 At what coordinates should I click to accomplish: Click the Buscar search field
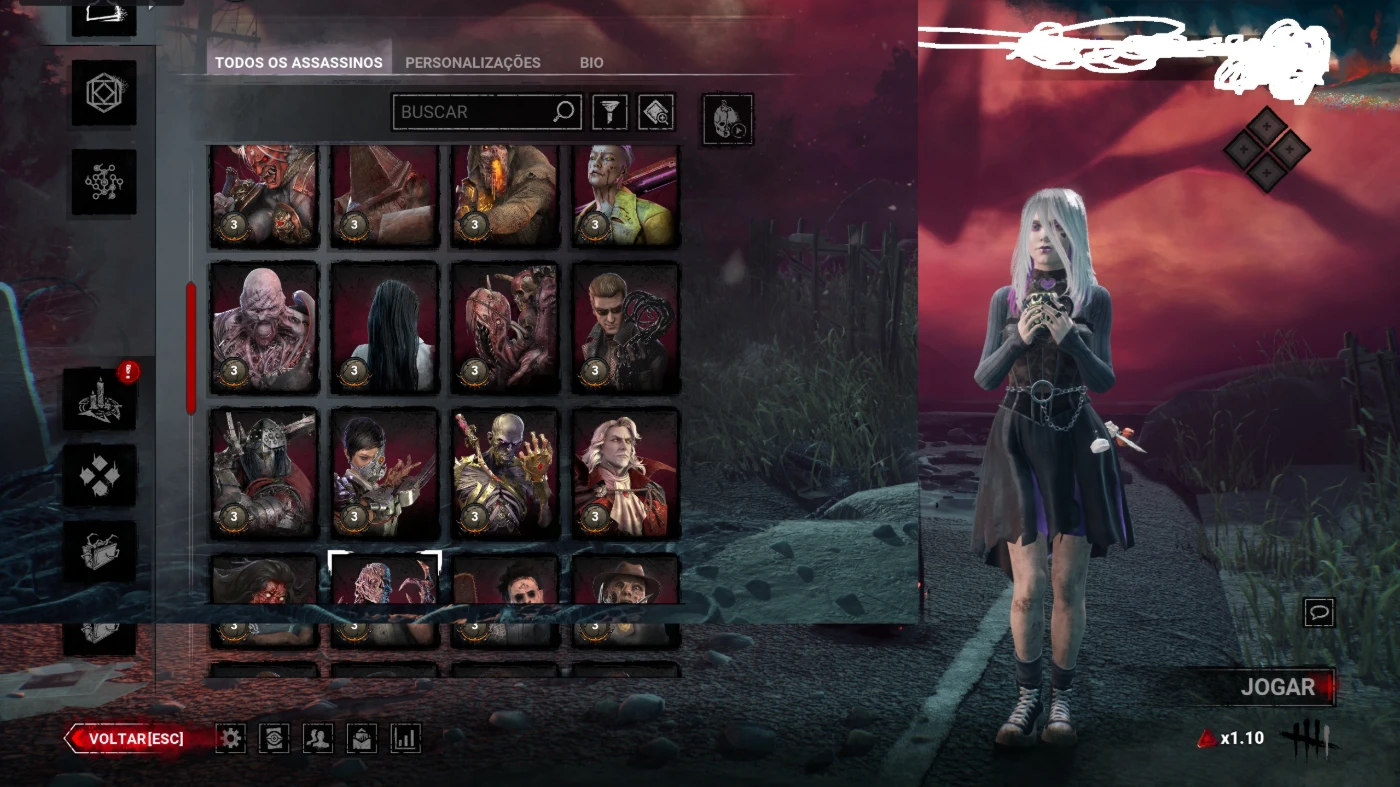click(474, 112)
